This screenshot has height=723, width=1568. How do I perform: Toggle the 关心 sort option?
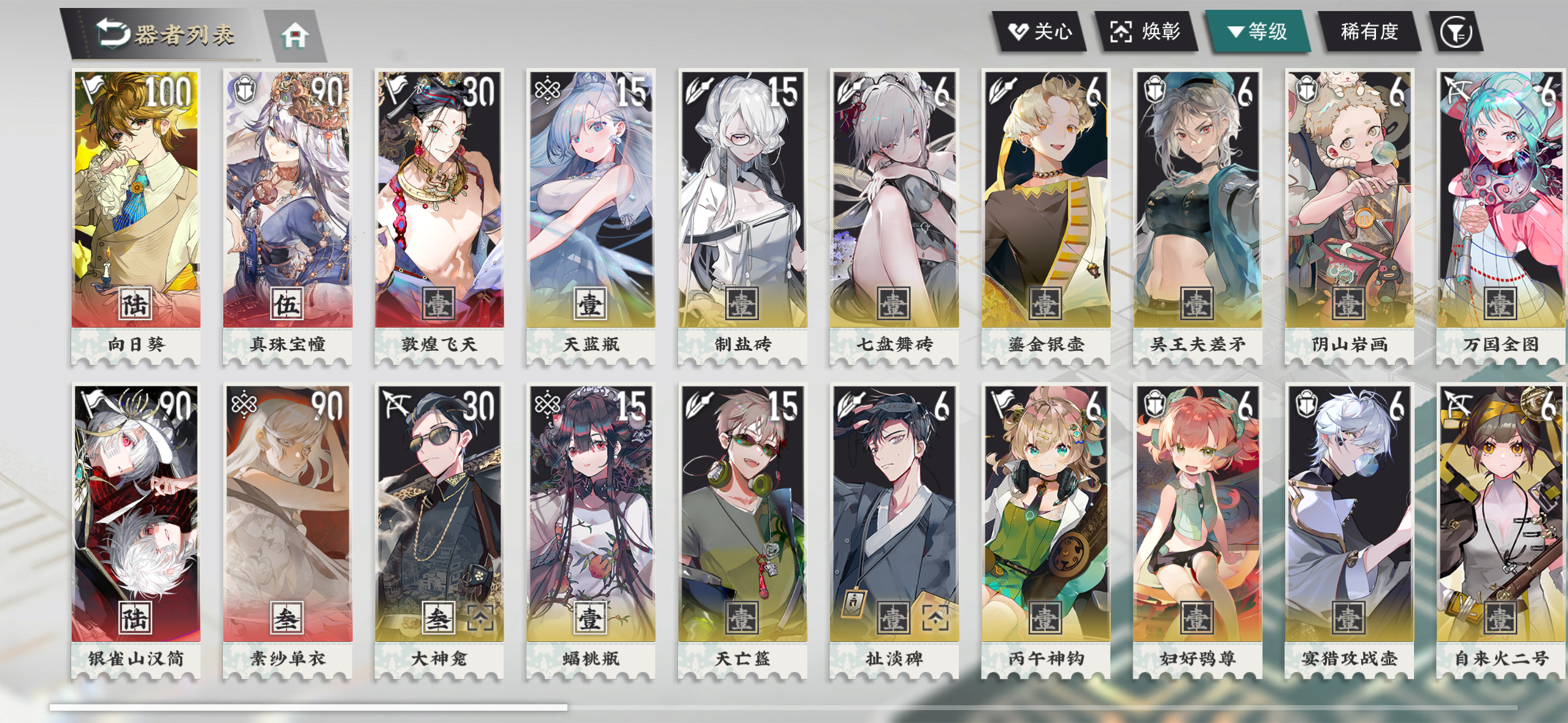pos(1041,33)
